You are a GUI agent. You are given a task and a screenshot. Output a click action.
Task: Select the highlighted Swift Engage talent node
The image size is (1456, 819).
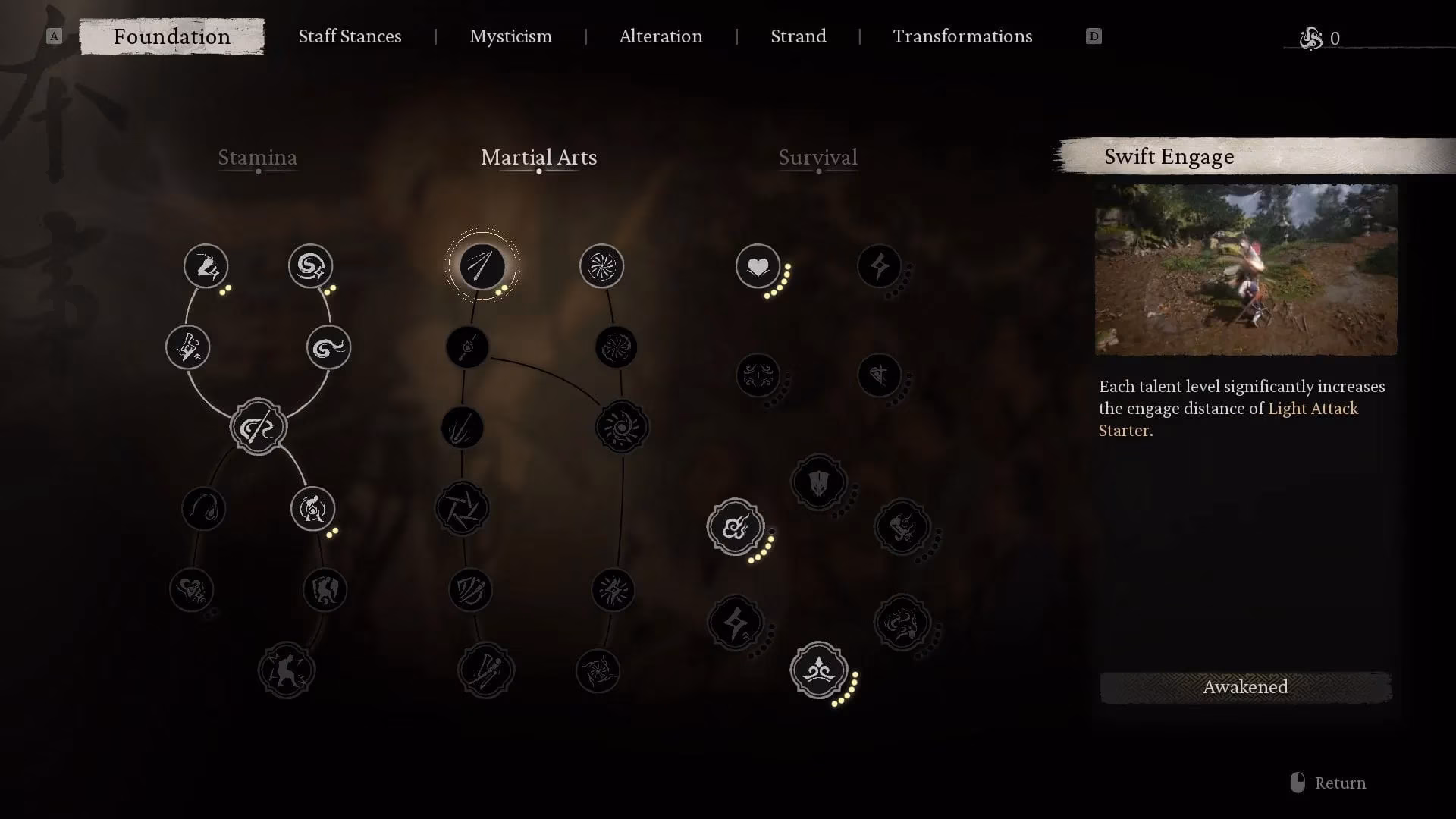[483, 267]
